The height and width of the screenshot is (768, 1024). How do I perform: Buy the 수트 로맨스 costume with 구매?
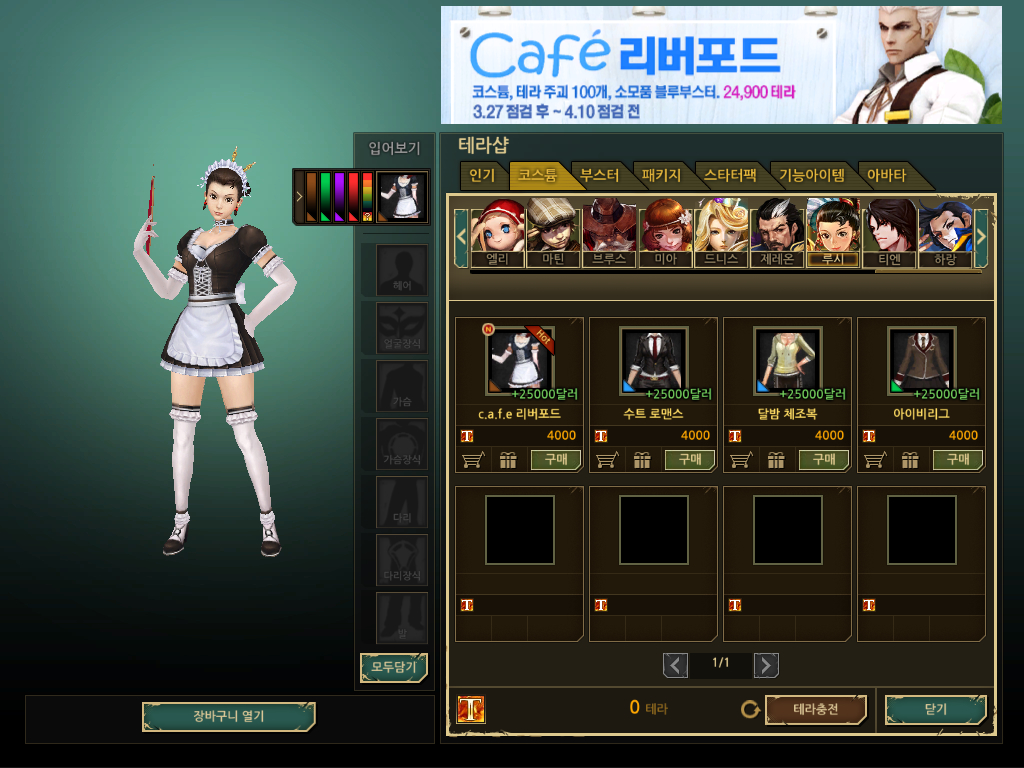coord(690,460)
